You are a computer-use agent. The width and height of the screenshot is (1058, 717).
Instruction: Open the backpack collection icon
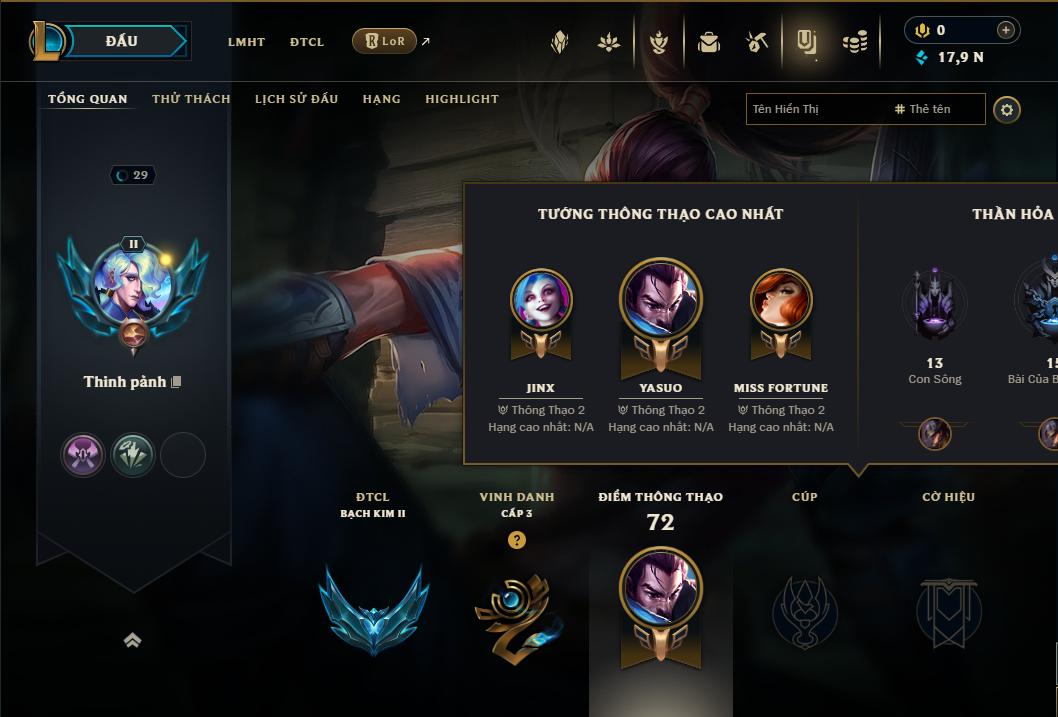(709, 42)
